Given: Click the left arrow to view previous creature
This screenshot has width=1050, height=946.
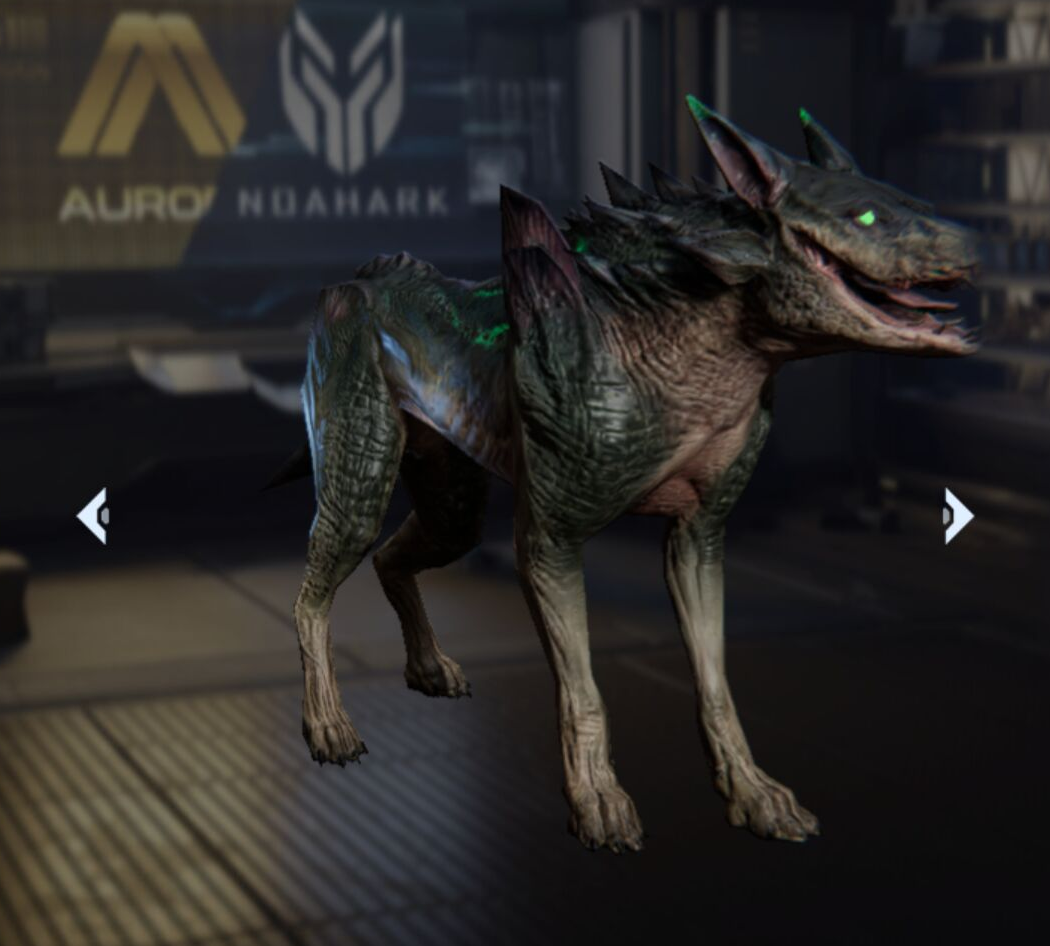Looking at the screenshot, I should pos(93,516).
